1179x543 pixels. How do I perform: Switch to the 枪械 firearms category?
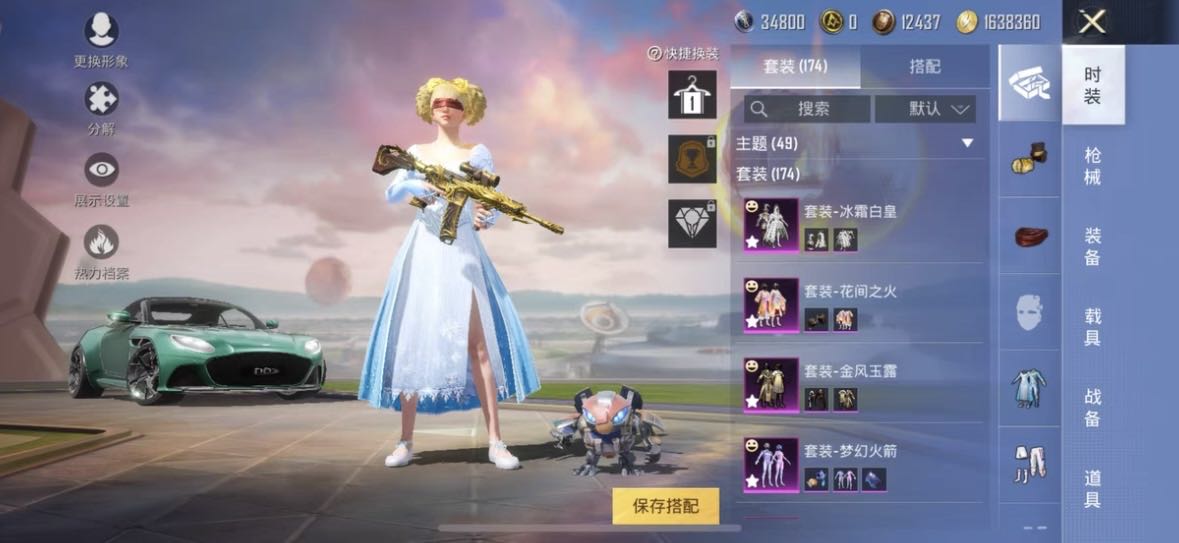click(x=1093, y=166)
